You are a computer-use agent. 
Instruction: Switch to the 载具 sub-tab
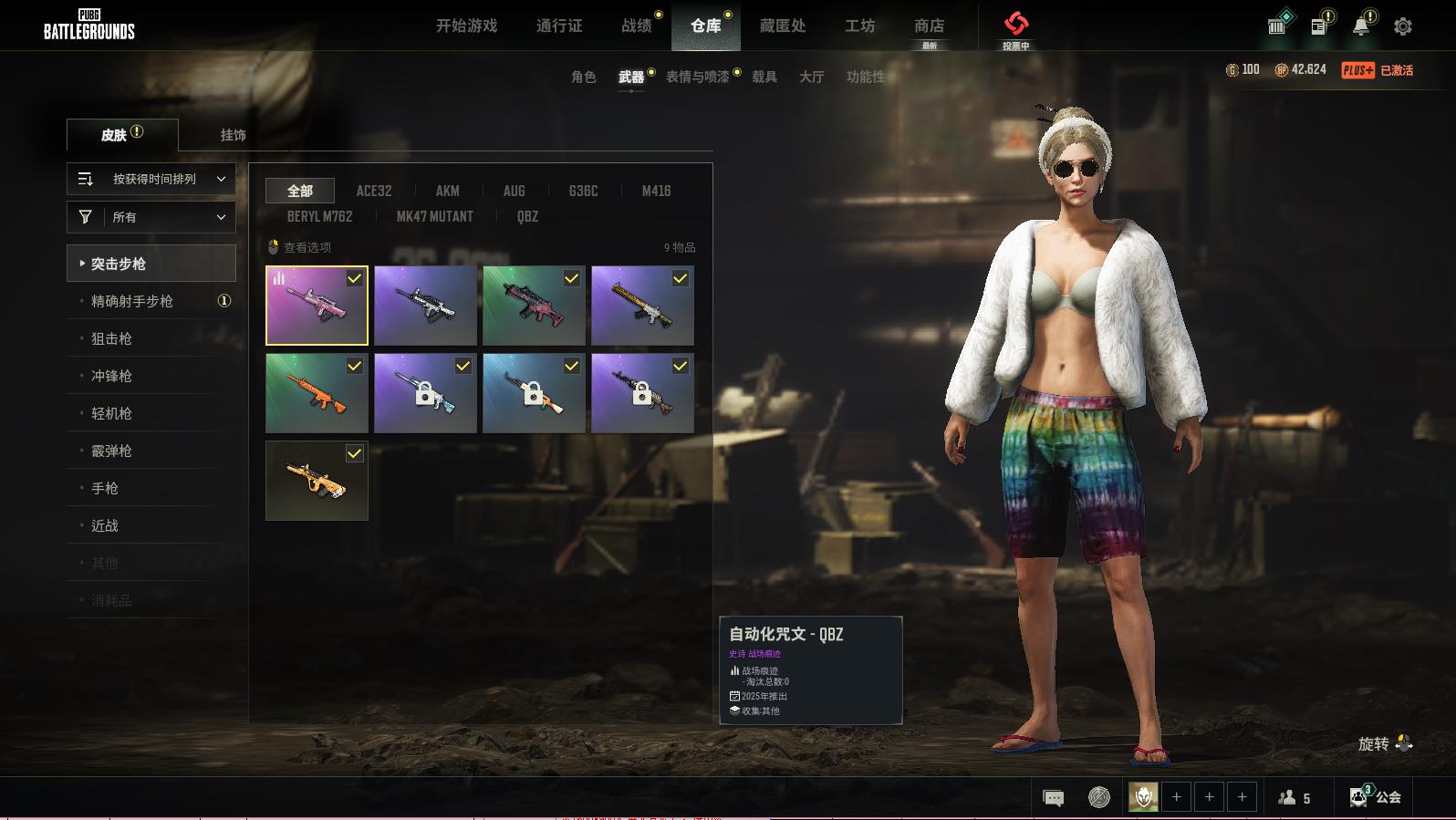pyautogui.click(x=764, y=77)
